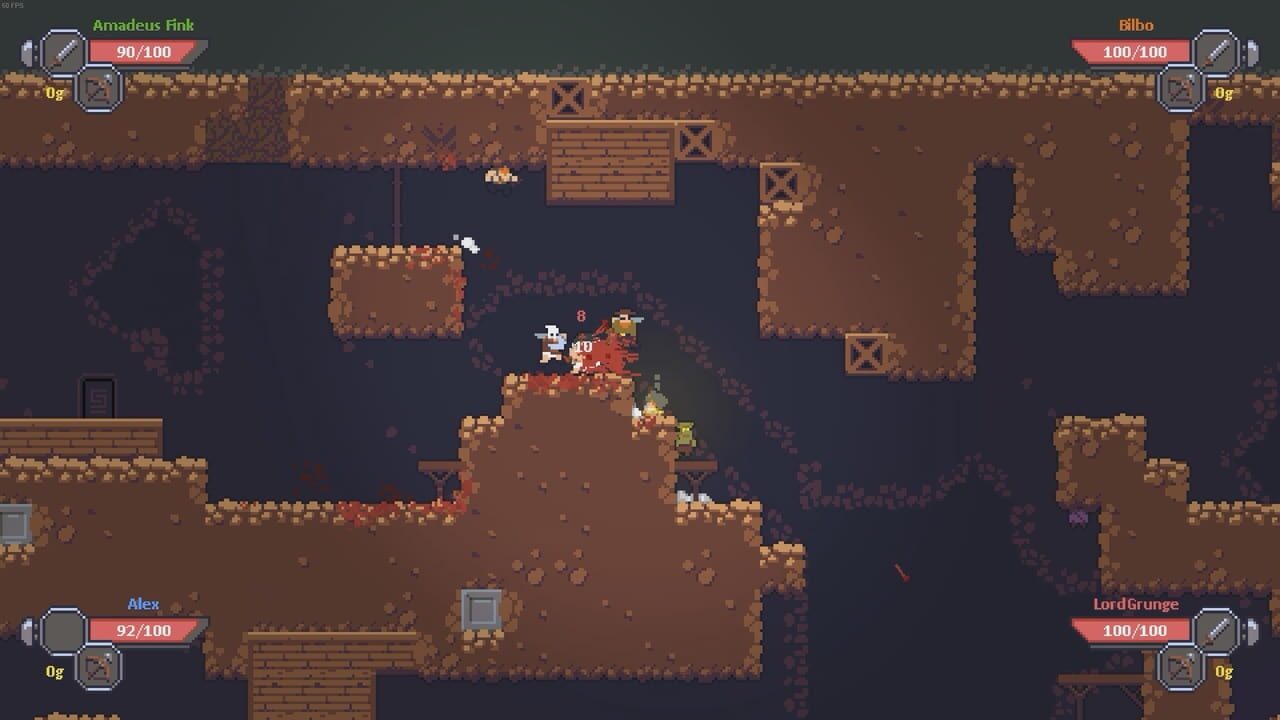
Task: Click the player name LordGrunge
Action: pyautogui.click(x=1135, y=604)
